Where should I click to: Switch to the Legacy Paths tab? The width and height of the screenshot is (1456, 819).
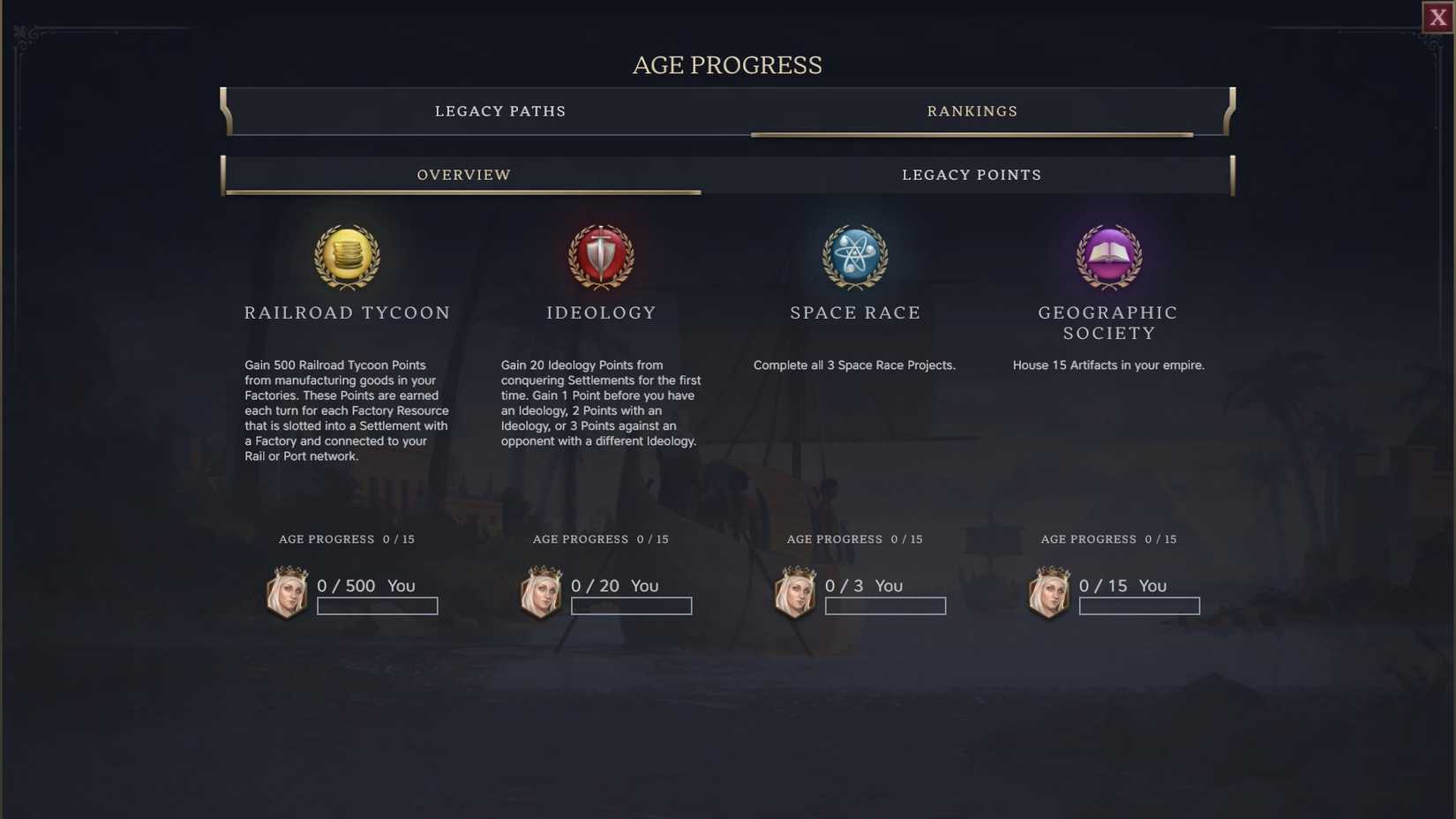pyautogui.click(x=499, y=111)
